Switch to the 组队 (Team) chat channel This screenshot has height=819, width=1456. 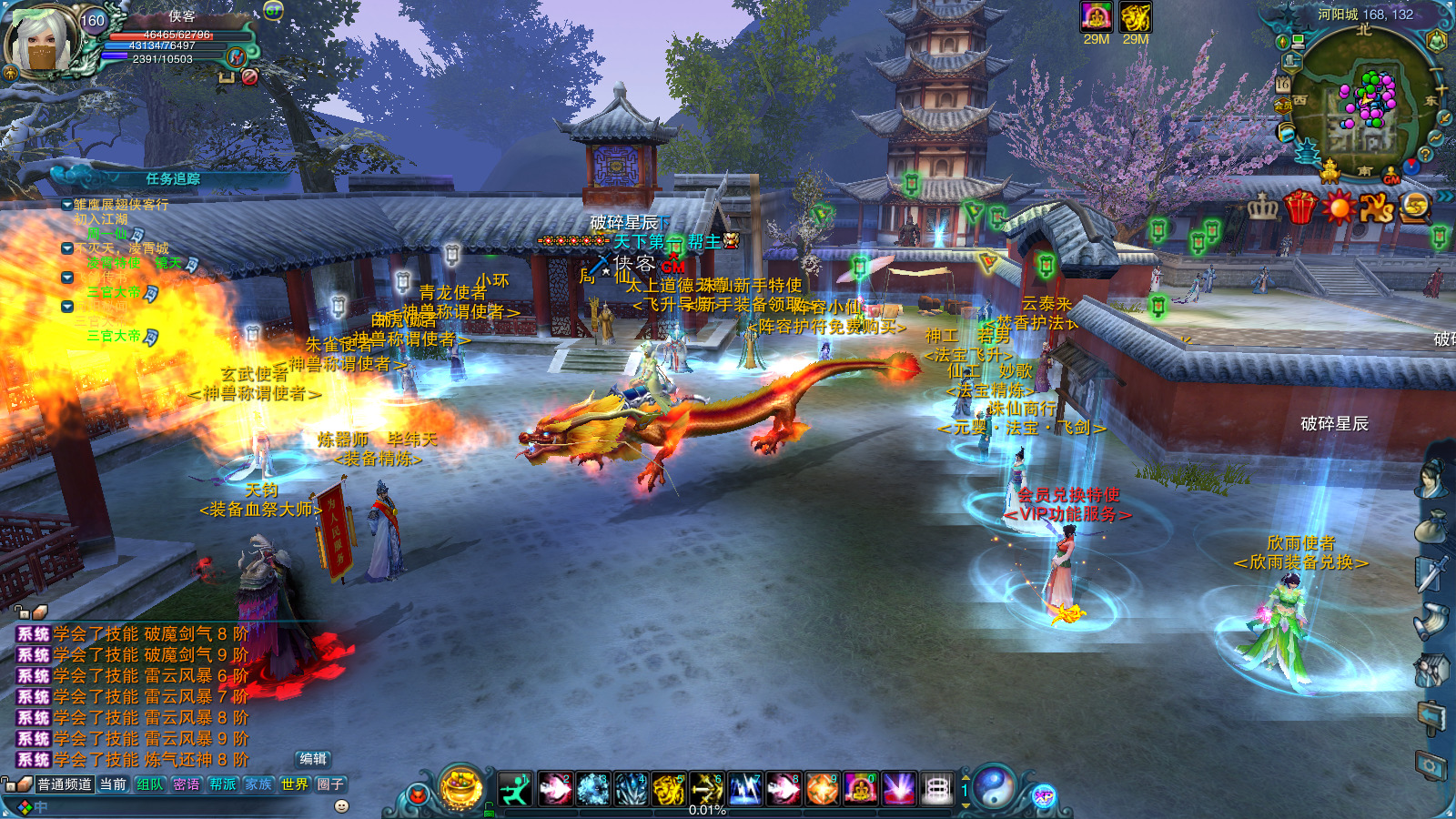149,784
